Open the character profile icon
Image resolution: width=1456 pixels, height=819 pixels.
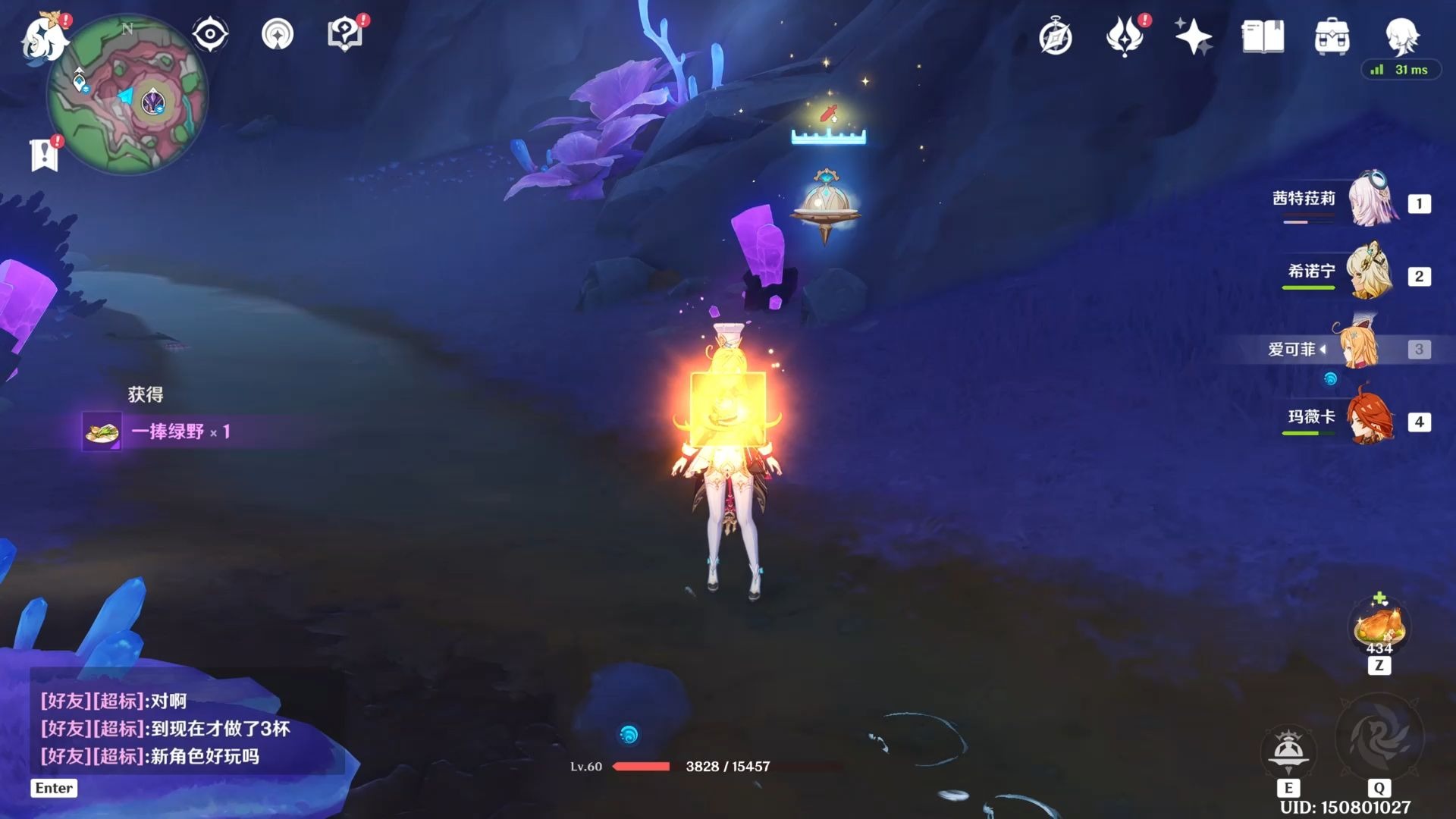tap(1401, 35)
